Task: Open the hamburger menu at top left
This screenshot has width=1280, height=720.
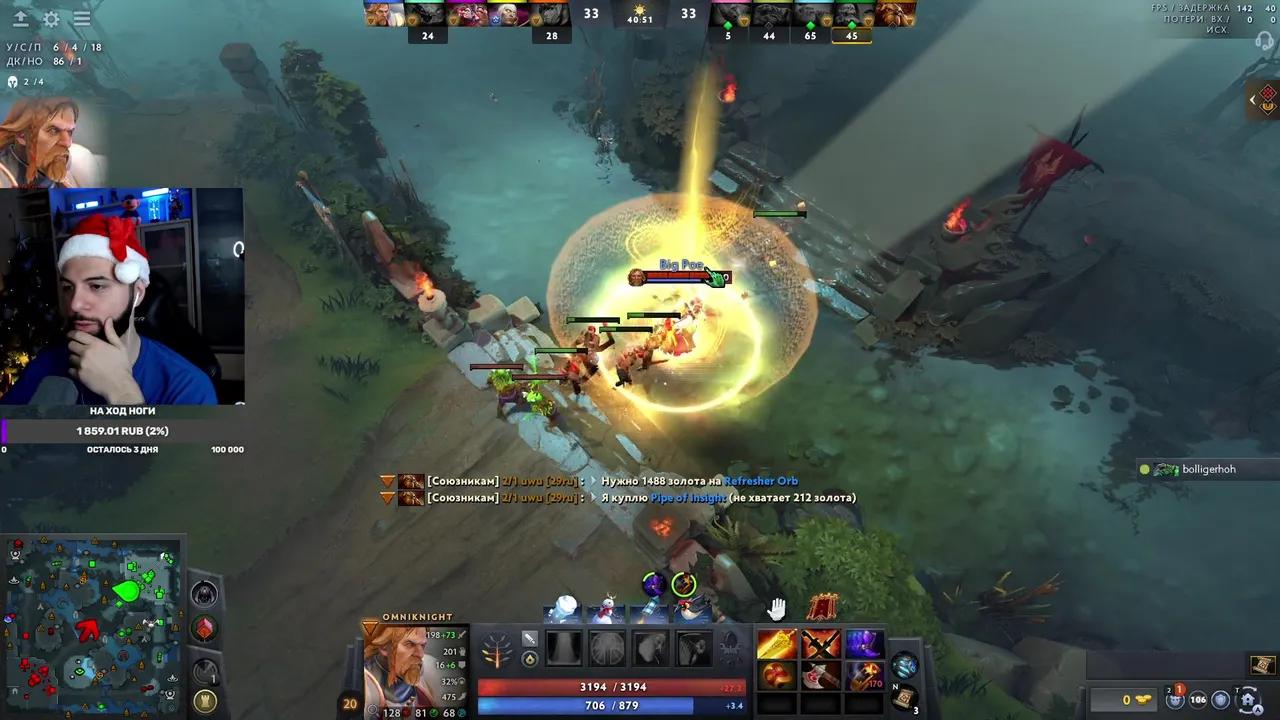Action: pyautogui.click(x=81, y=18)
